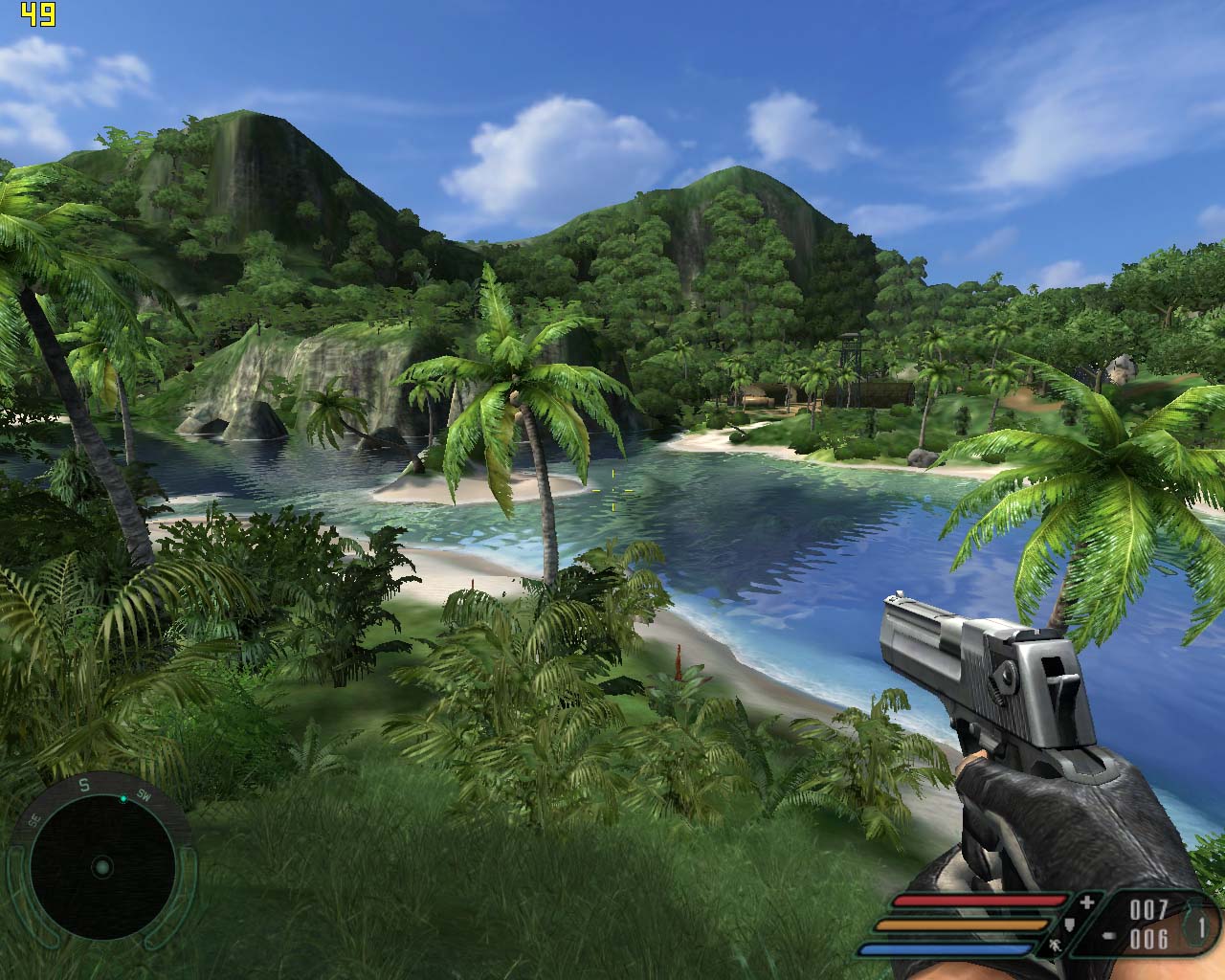Viewport: 1225px width, 980px height.
Task: Select the green objective marker on the radar
Action: [x=122, y=798]
